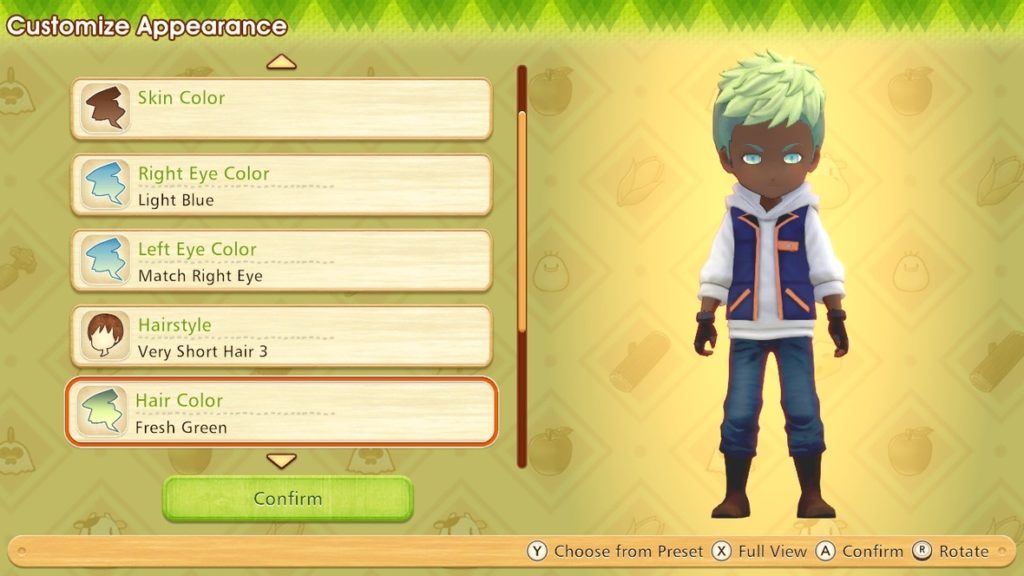
Task: Select the Right Eye Color row
Action: (281, 185)
